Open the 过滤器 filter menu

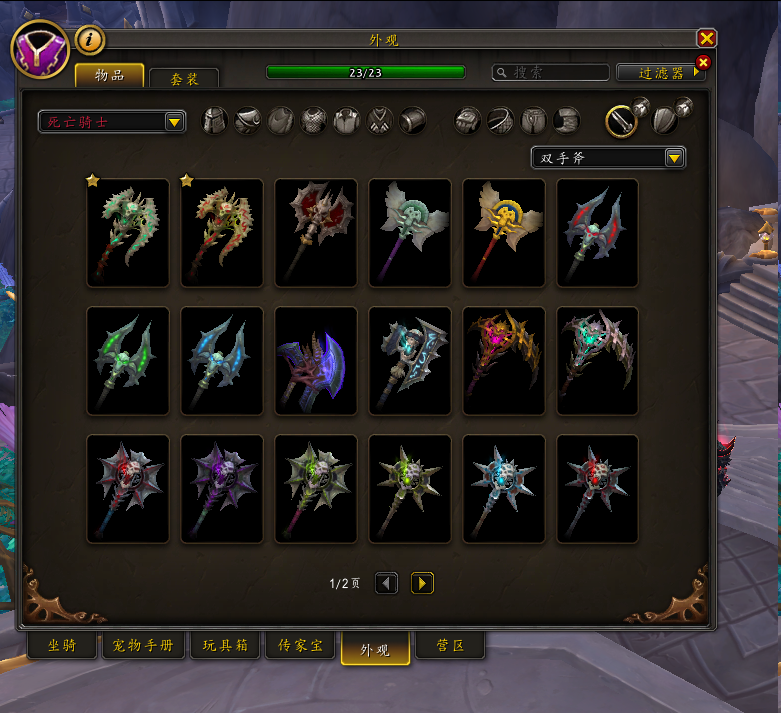[x=660, y=73]
